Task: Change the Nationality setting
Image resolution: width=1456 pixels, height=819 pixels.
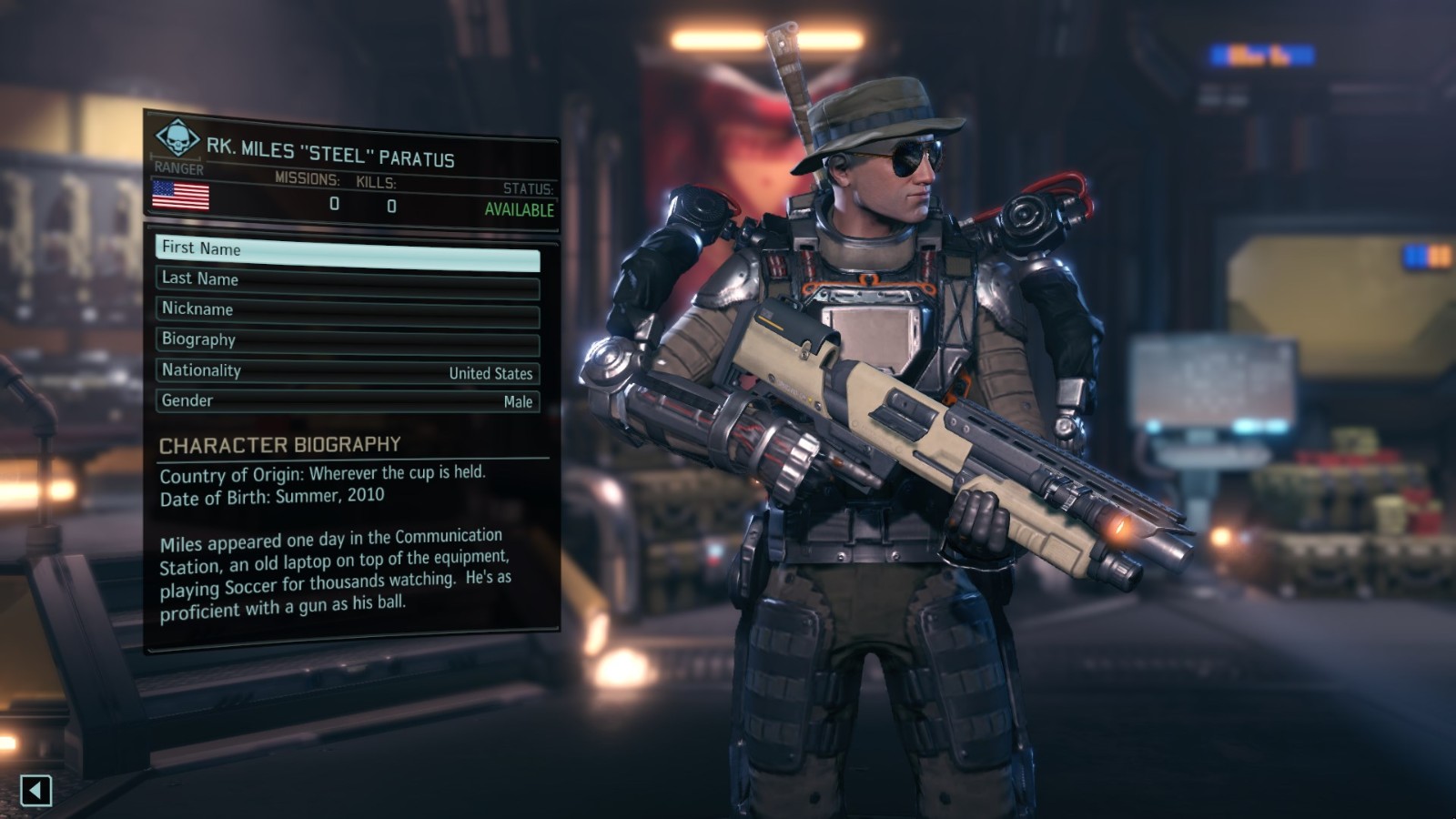Action: (348, 371)
